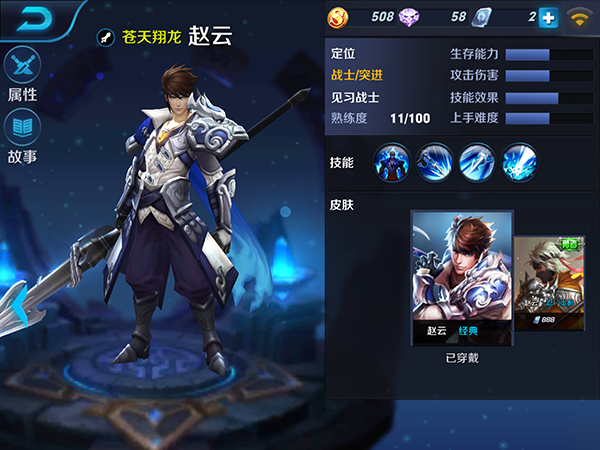
Task: Select the second skill icon with spear dash
Action: (x=435, y=162)
